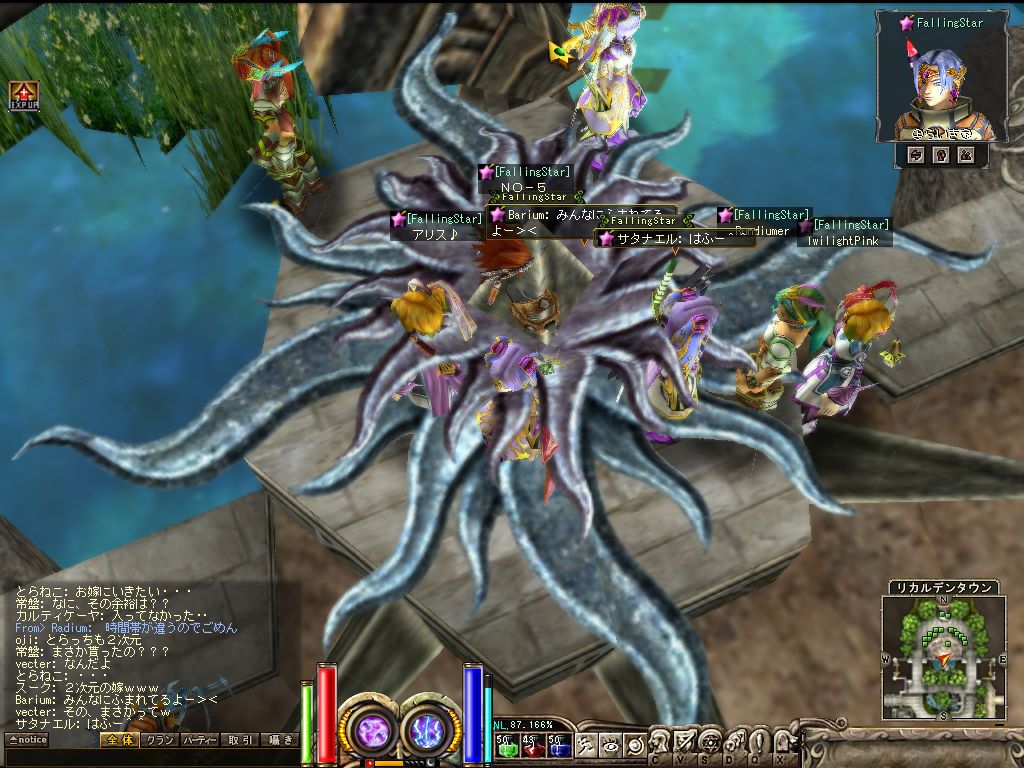Switch to the 囁き whisper chat tab
Screen dimensions: 1024x768
pos(279,740)
